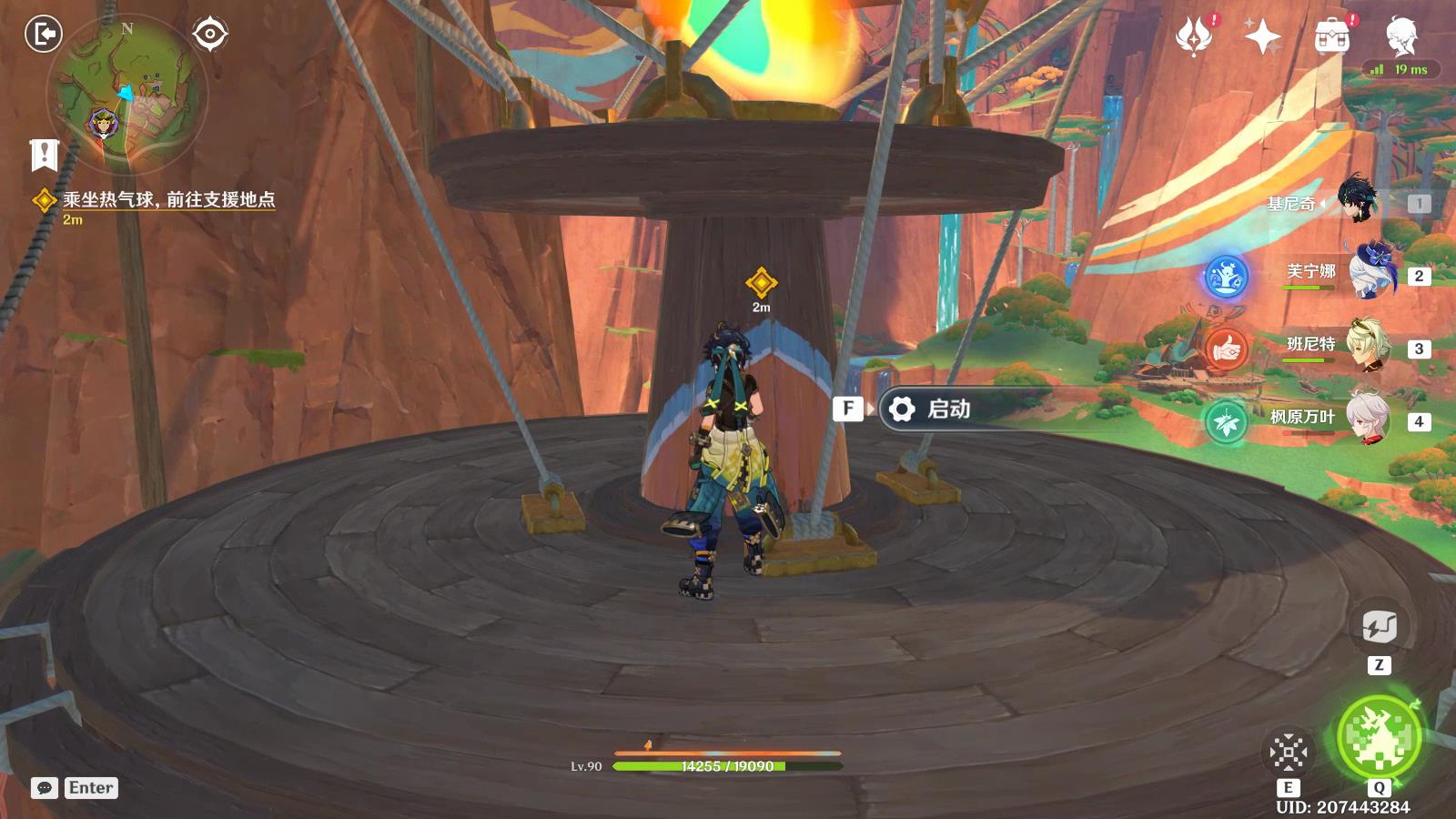Click the 启动 interaction prompt

coord(946,409)
